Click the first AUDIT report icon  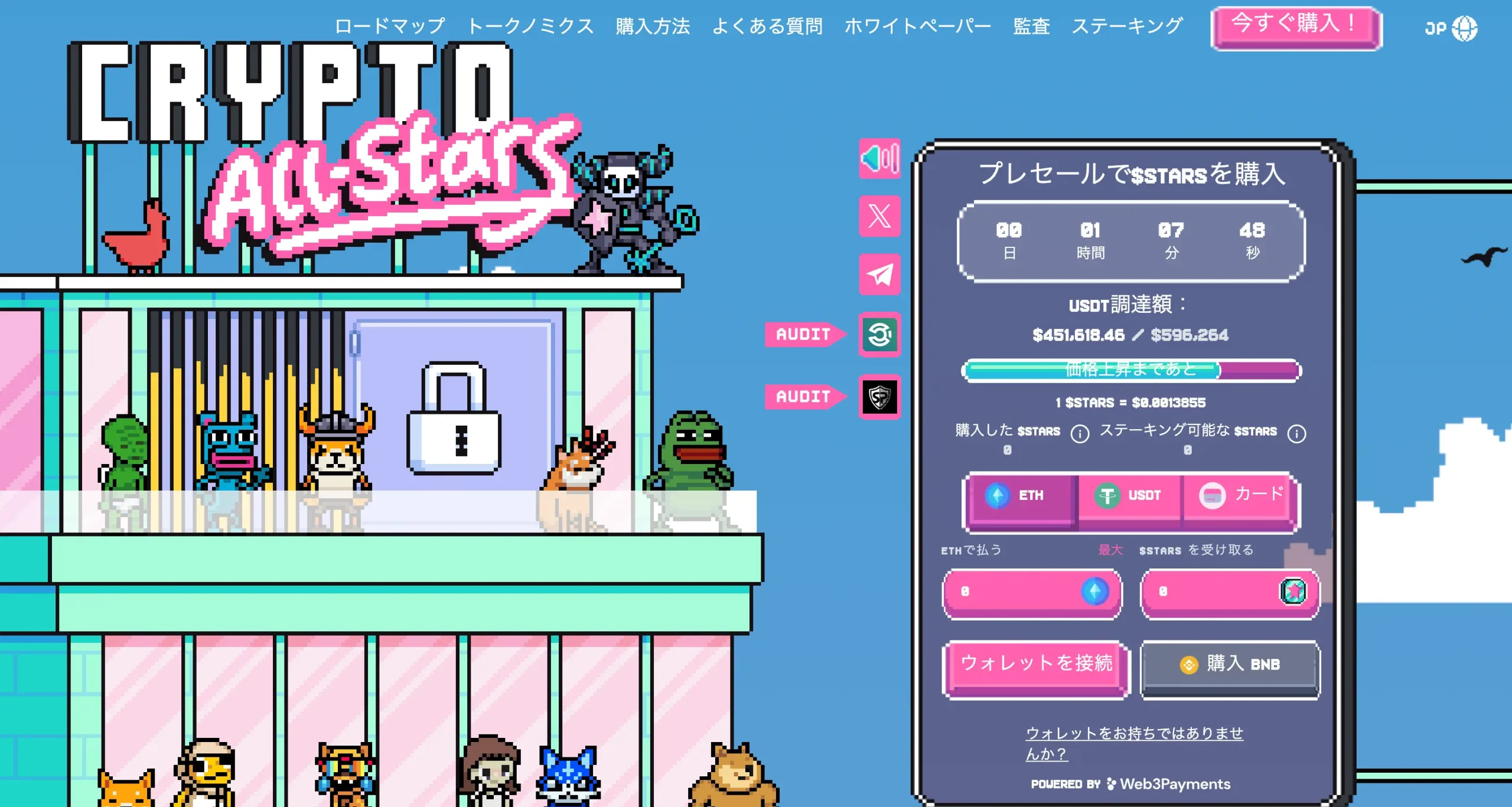click(x=879, y=334)
